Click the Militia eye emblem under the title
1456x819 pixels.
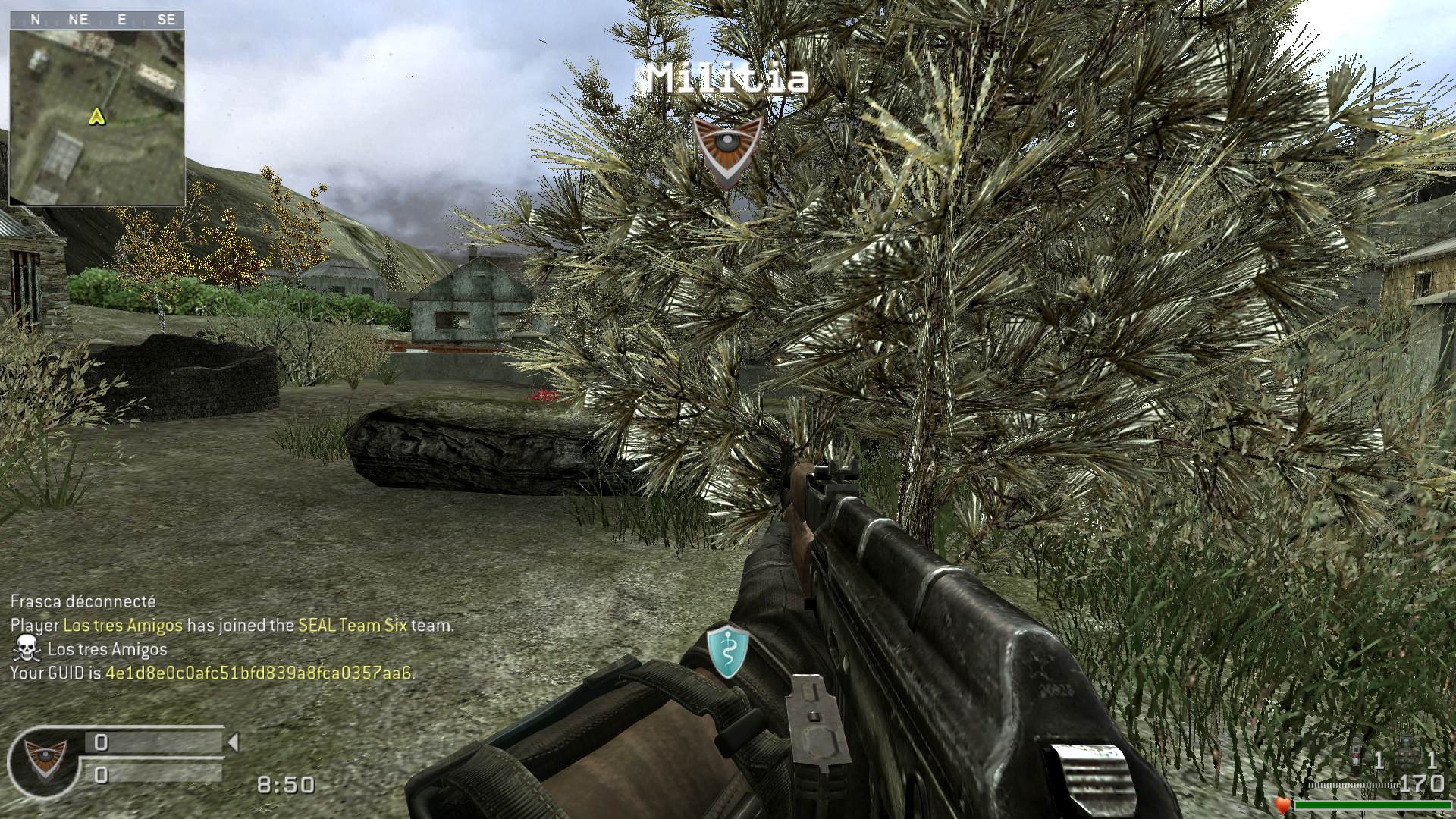[x=727, y=149]
